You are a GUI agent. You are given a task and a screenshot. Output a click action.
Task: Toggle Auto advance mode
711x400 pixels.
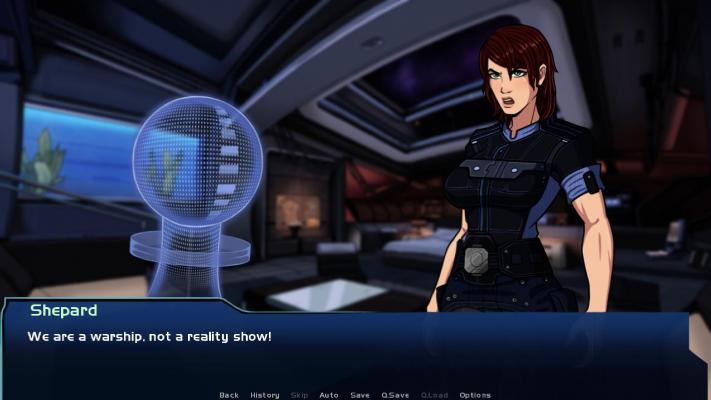click(x=329, y=395)
